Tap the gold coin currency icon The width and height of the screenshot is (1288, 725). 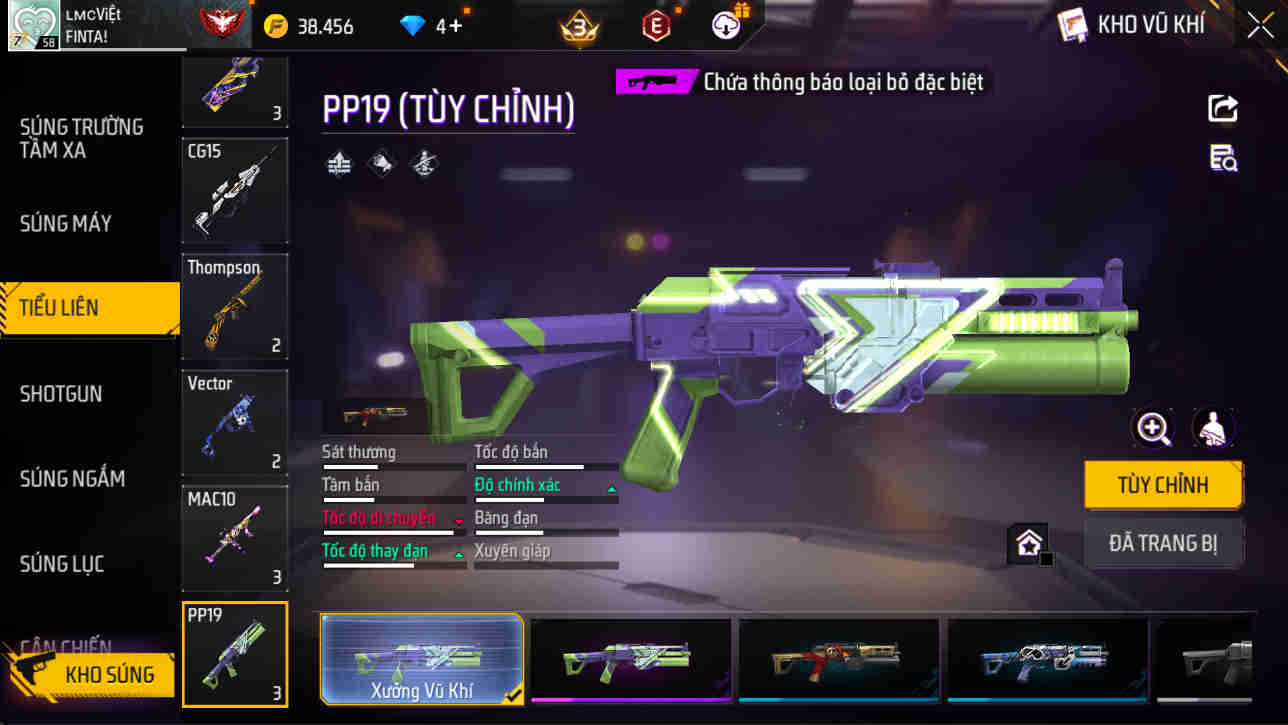pyautogui.click(x=279, y=27)
